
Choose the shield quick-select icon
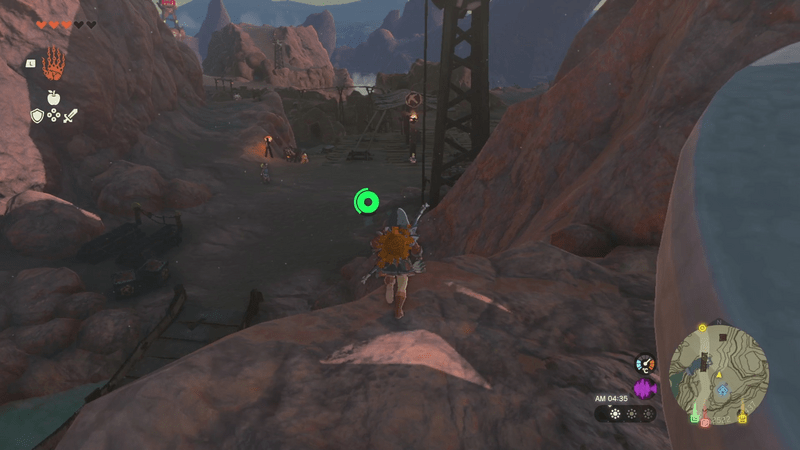36,116
